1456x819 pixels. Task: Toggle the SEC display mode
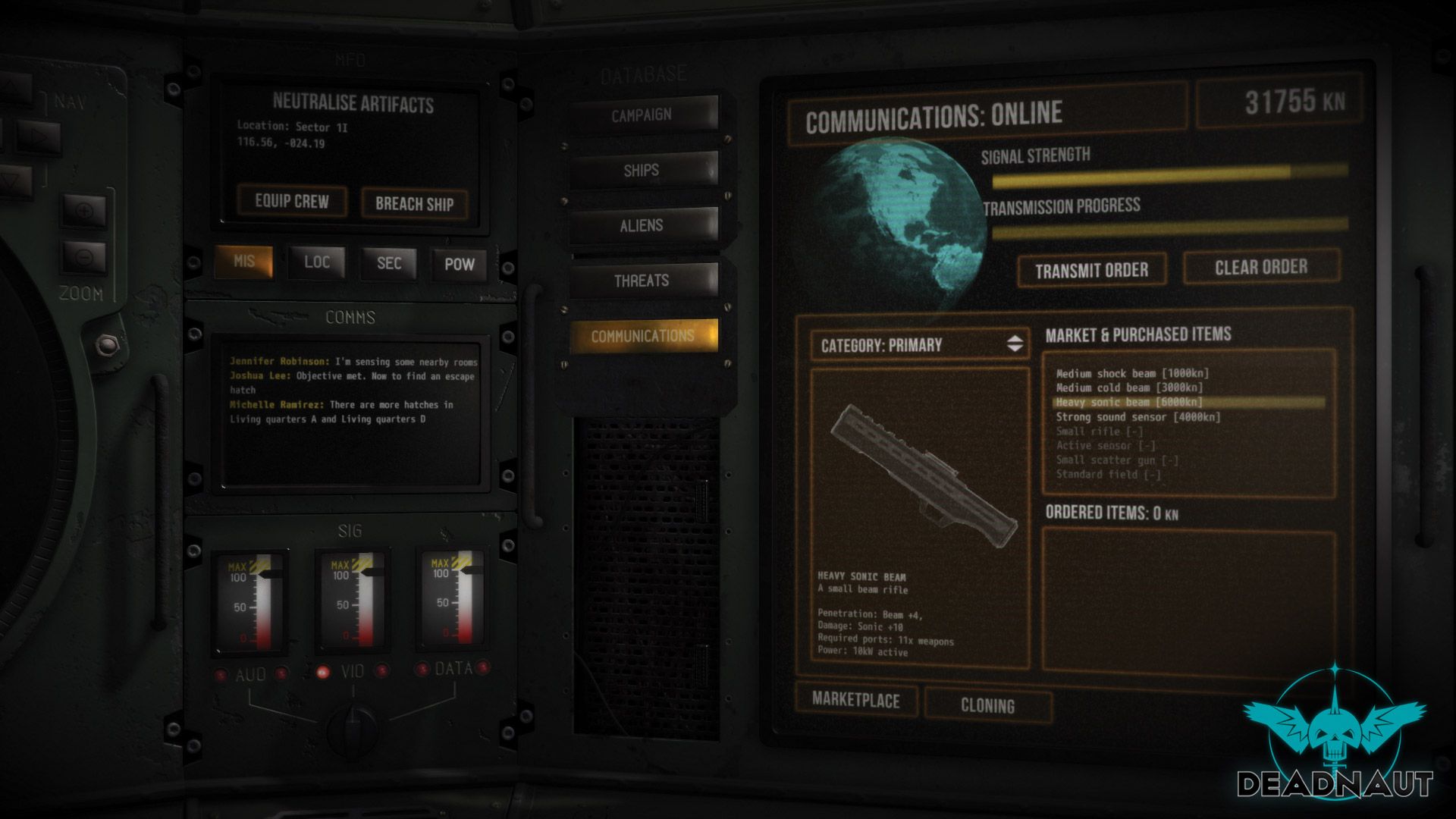pos(388,263)
